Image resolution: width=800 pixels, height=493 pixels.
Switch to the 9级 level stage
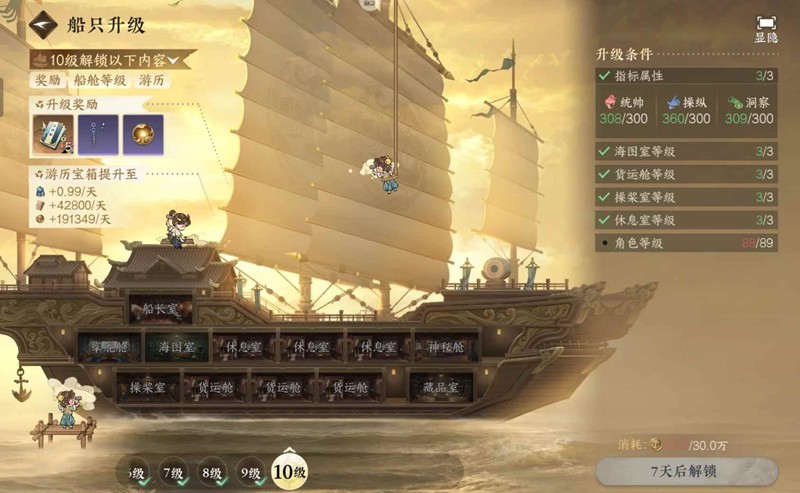(x=249, y=471)
